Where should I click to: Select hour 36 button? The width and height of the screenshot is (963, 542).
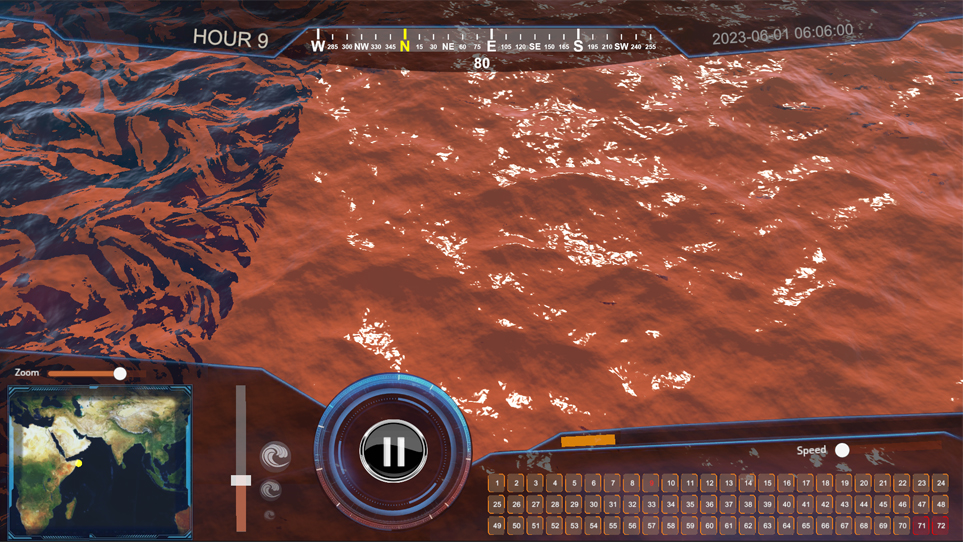pos(709,504)
